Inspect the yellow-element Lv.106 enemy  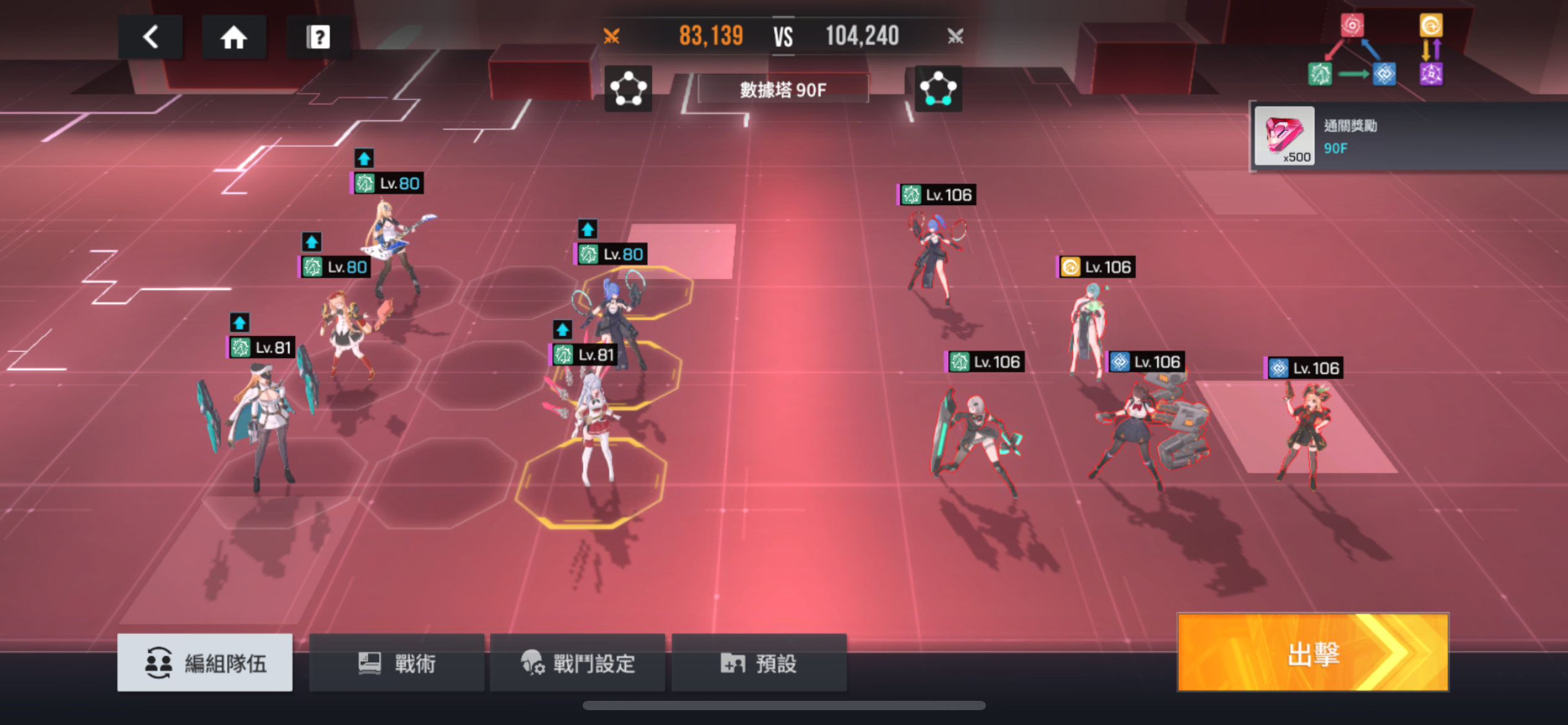pyautogui.click(x=1087, y=328)
